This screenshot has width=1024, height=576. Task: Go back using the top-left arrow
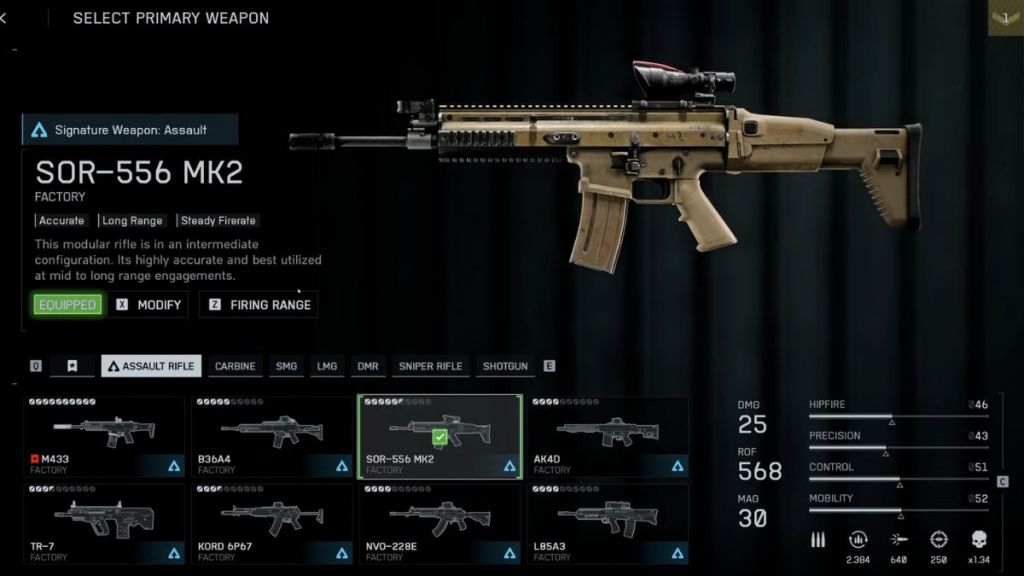click(x=4, y=18)
